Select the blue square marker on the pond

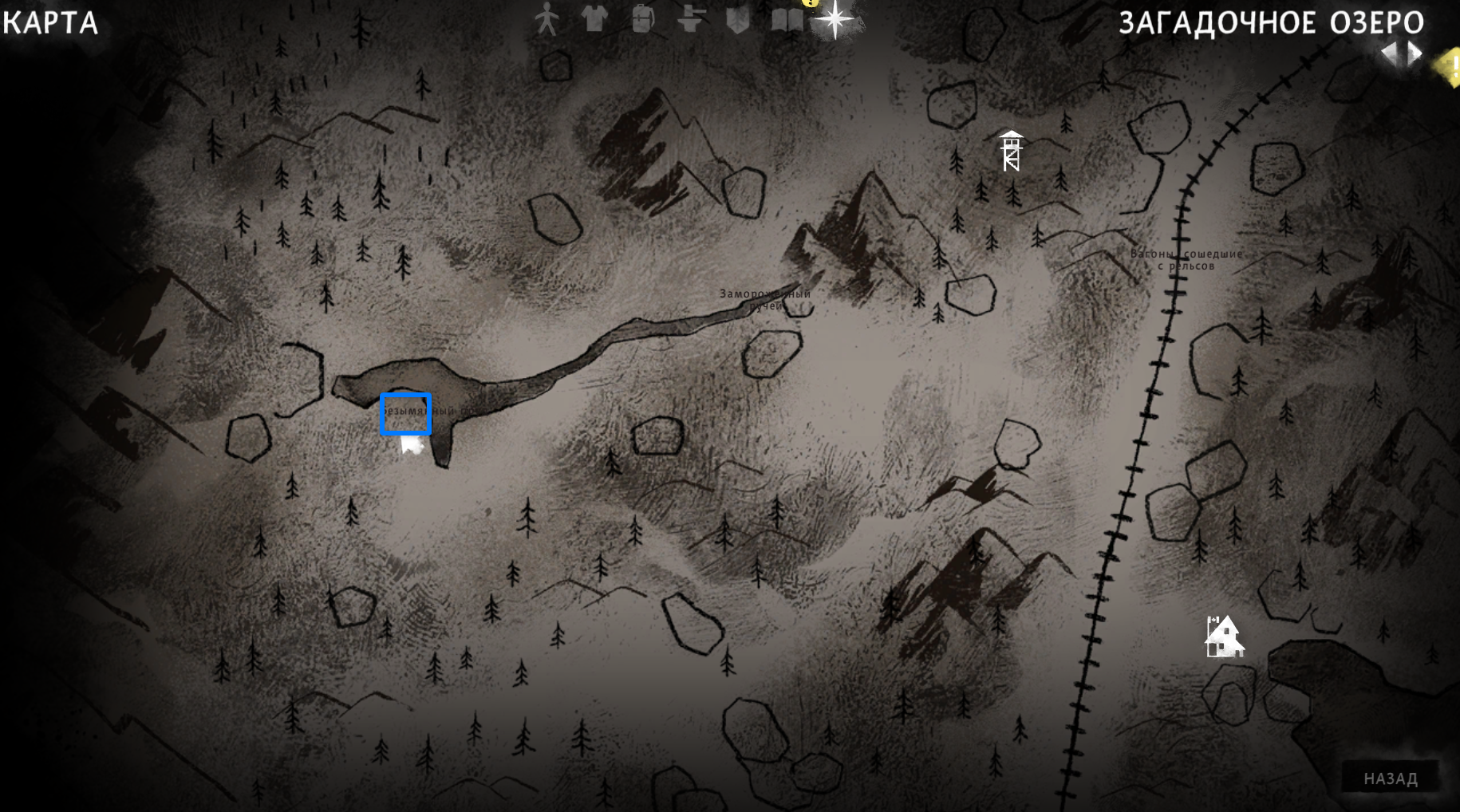405,414
